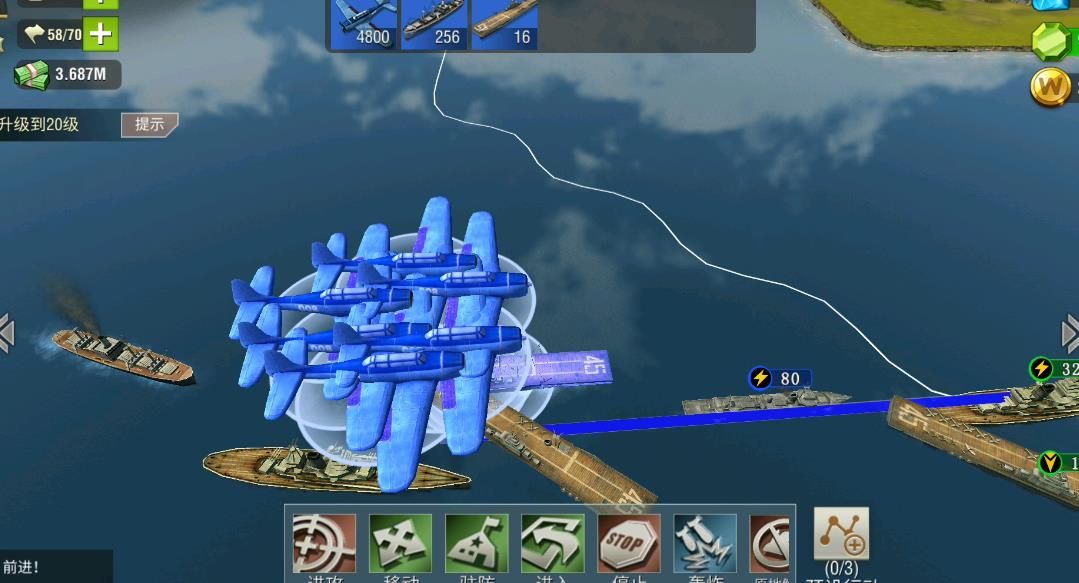Viewport: 1079px width, 583px height.
Task: Select the partly hidden cancel-style command icon
Action: tap(769, 544)
